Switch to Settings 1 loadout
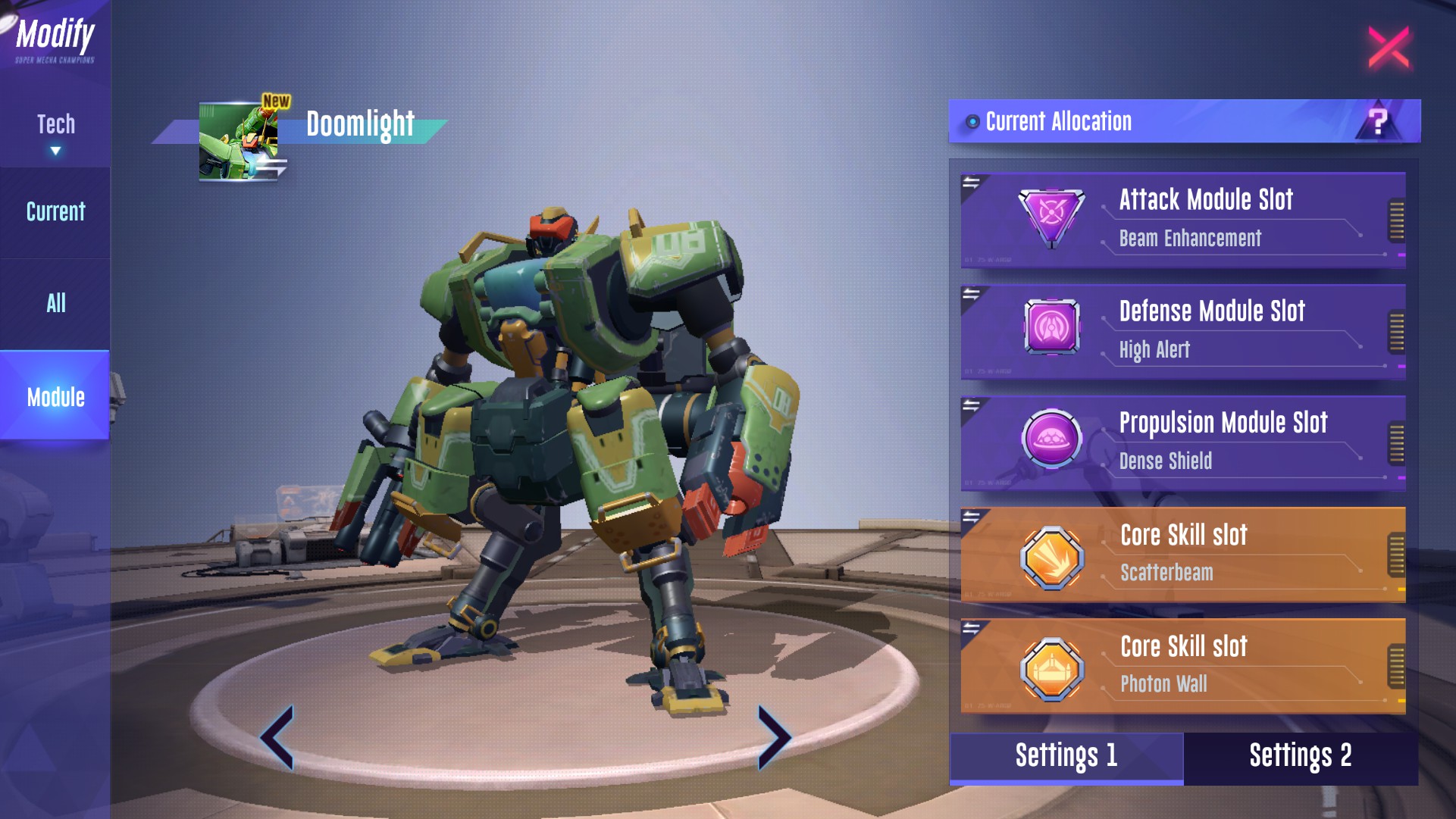Screen dimensions: 1456x819 click(1066, 756)
